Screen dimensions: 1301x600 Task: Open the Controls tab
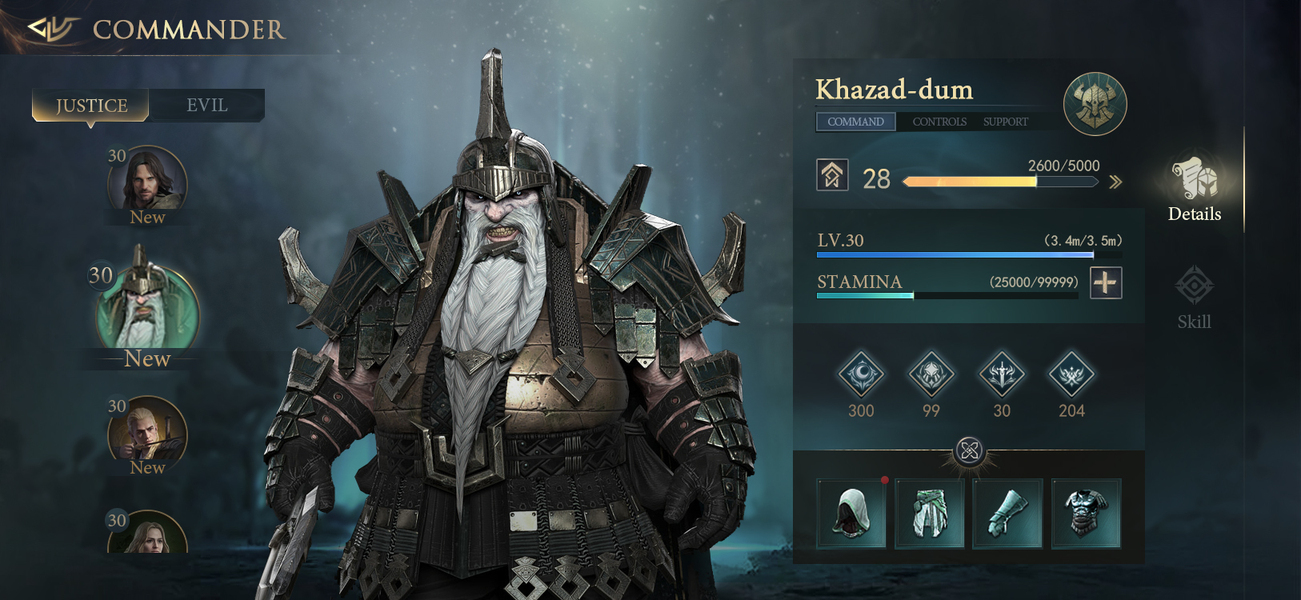click(x=939, y=122)
